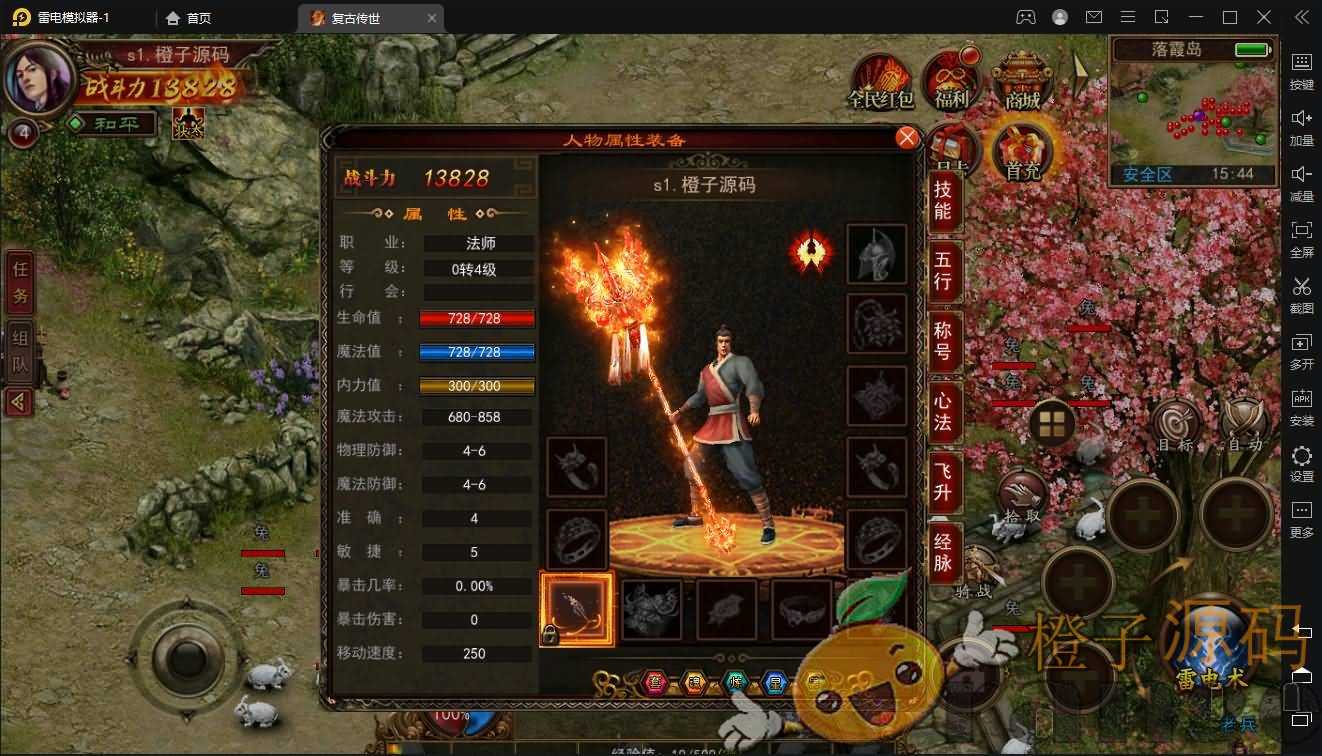Click the 拾取 pickup paw icon

1024,493
